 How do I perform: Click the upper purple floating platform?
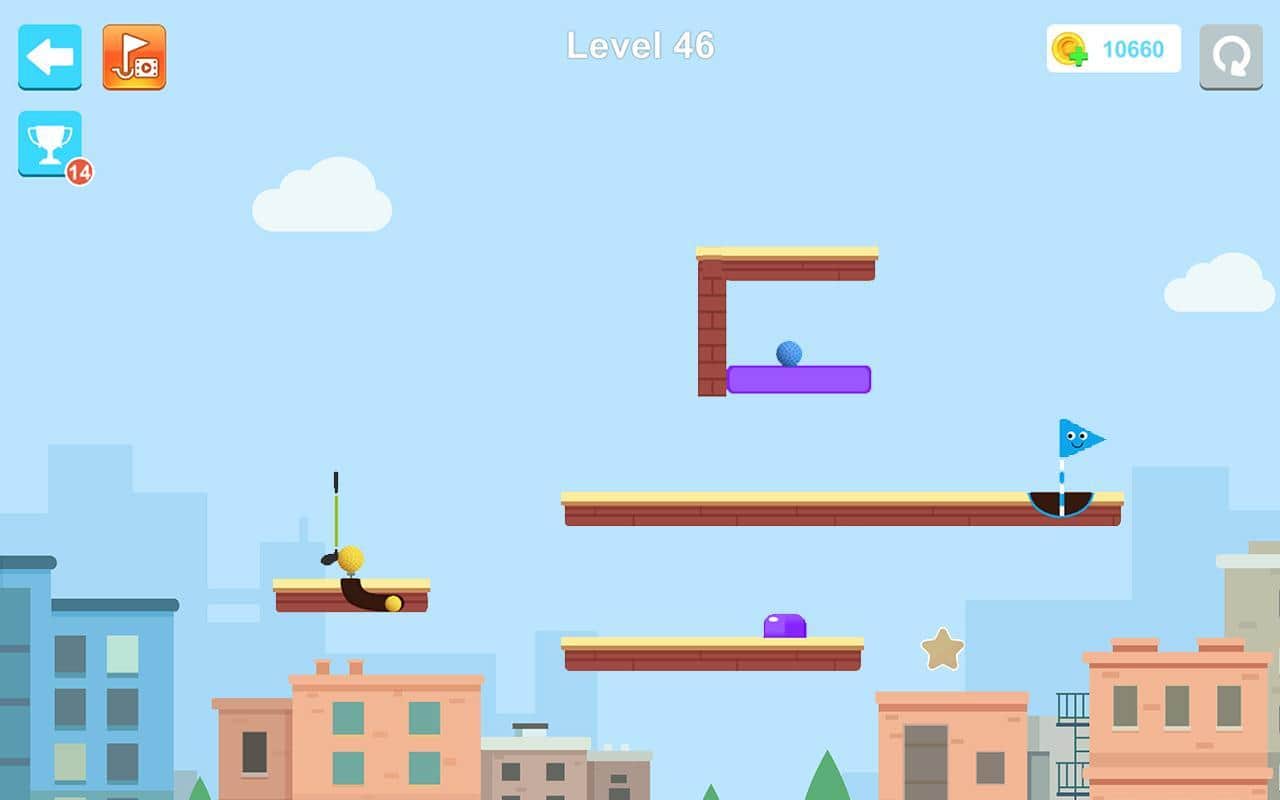coord(797,379)
